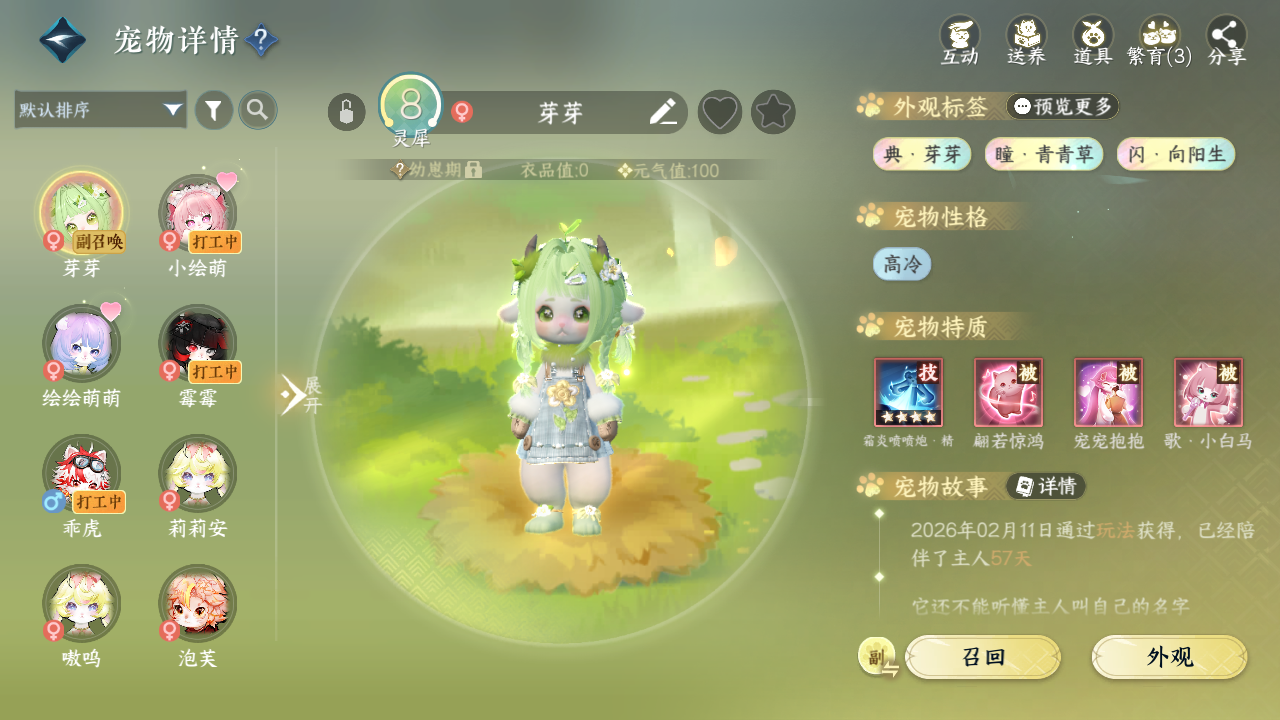
Task: Select the pet 乖虎
Action: click(82, 475)
